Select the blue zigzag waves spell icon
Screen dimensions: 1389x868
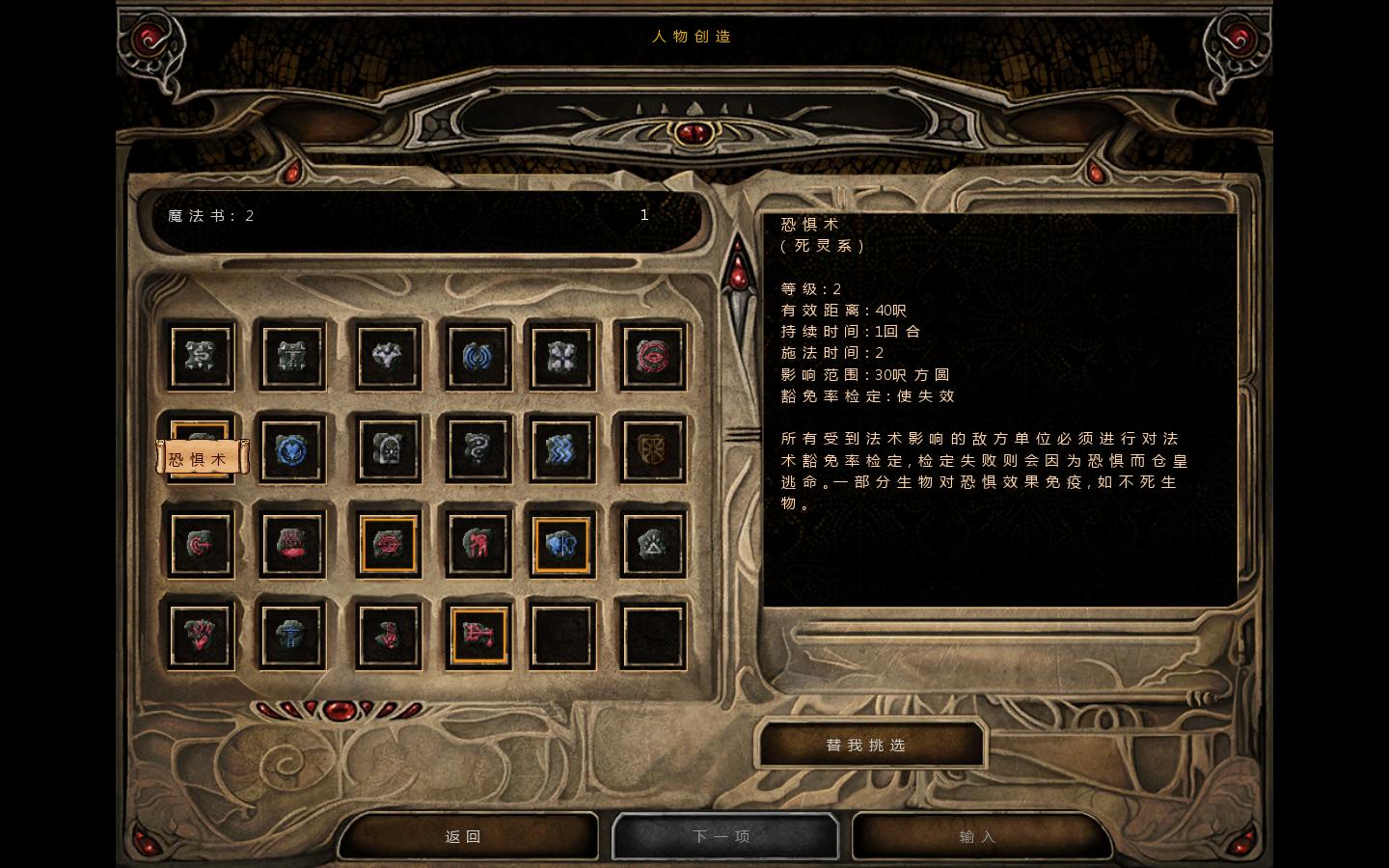click(x=562, y=450)
